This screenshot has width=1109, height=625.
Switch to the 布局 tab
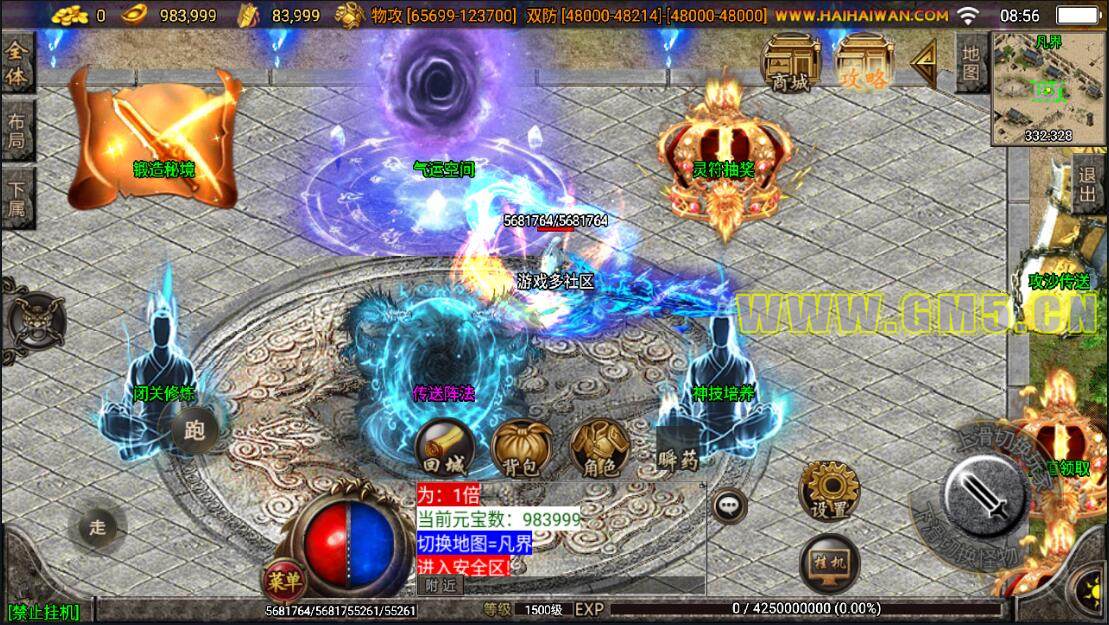[18, 130]
